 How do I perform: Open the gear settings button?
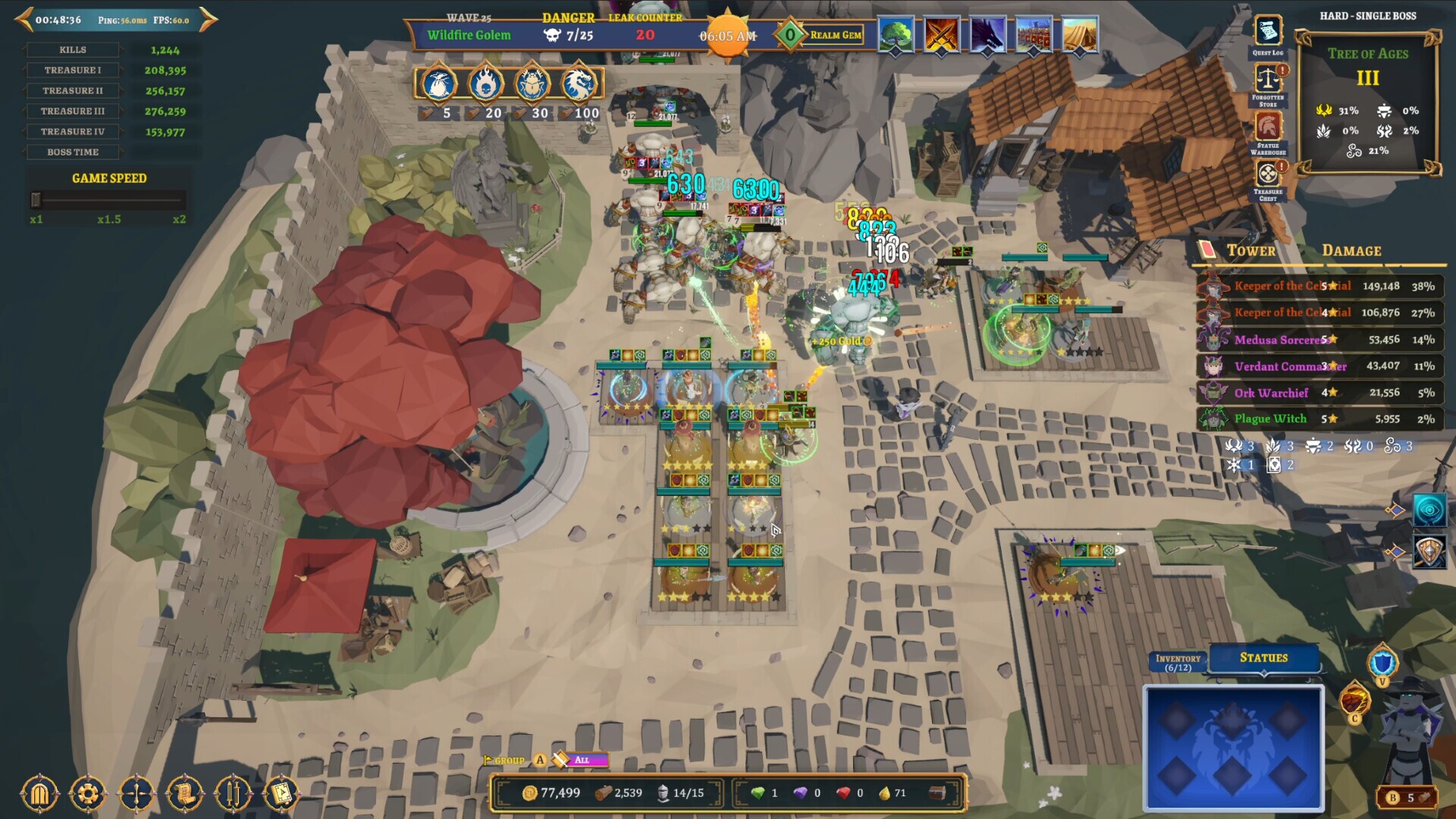coord(87,794)
